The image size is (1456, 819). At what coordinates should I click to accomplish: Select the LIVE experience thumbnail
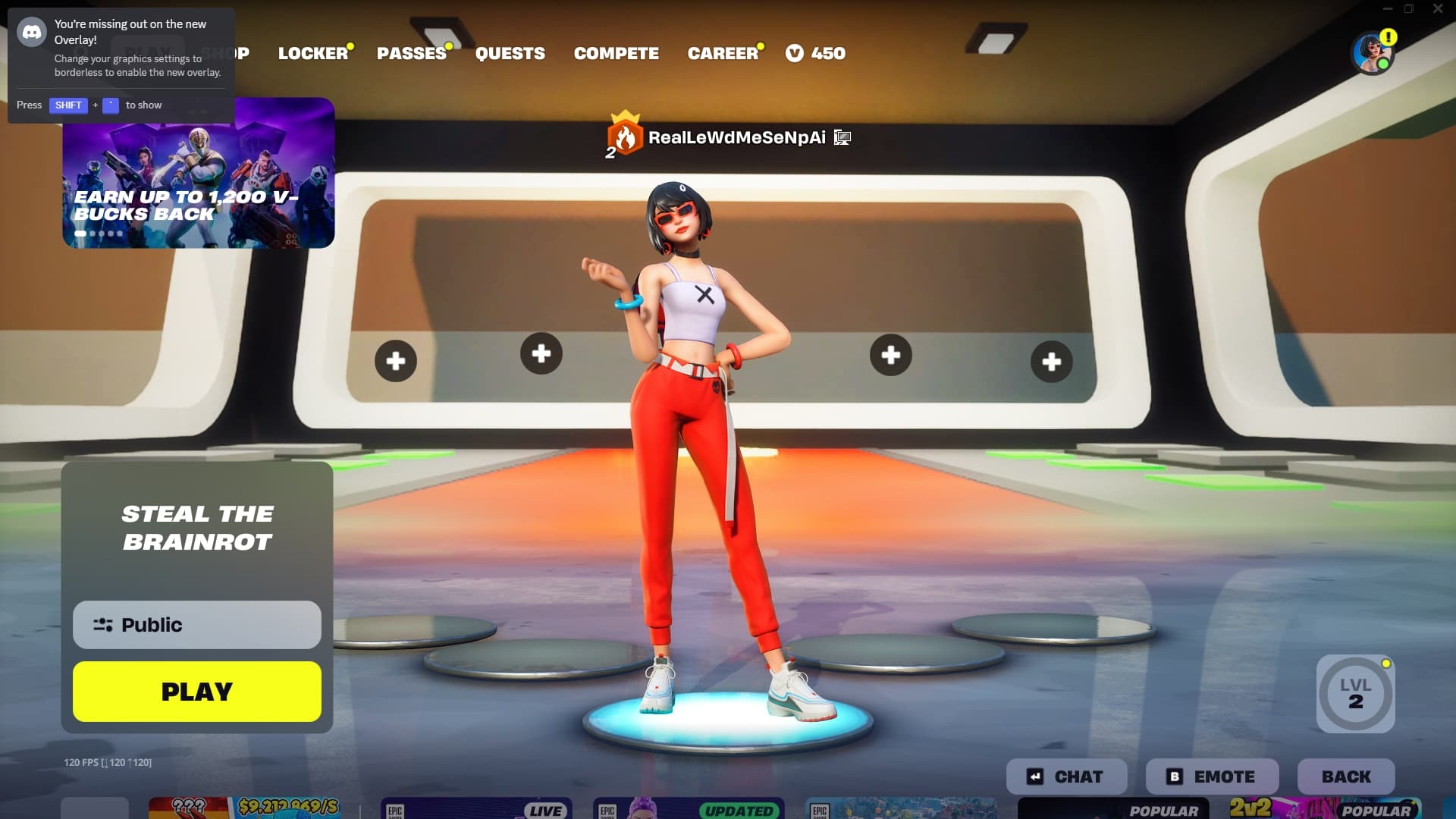tap(476, 808)
